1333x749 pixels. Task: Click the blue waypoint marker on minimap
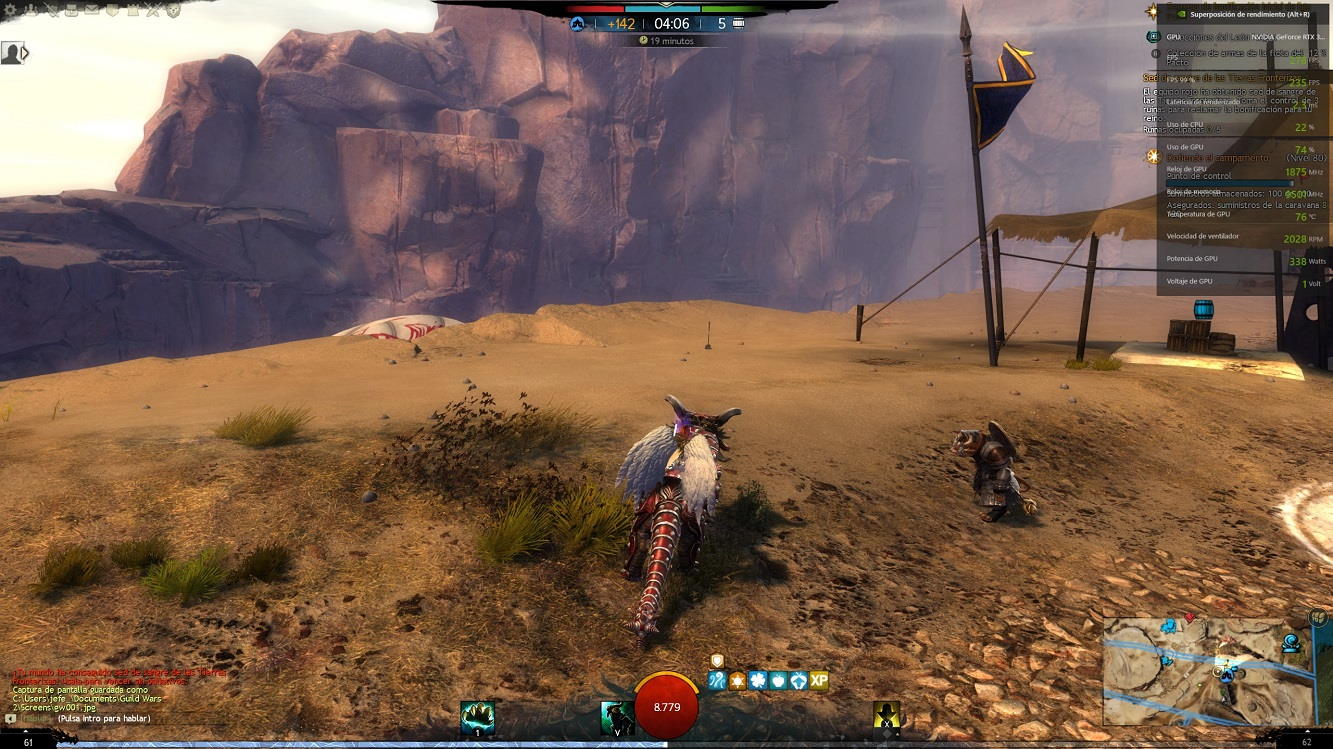pos(1169,626)
